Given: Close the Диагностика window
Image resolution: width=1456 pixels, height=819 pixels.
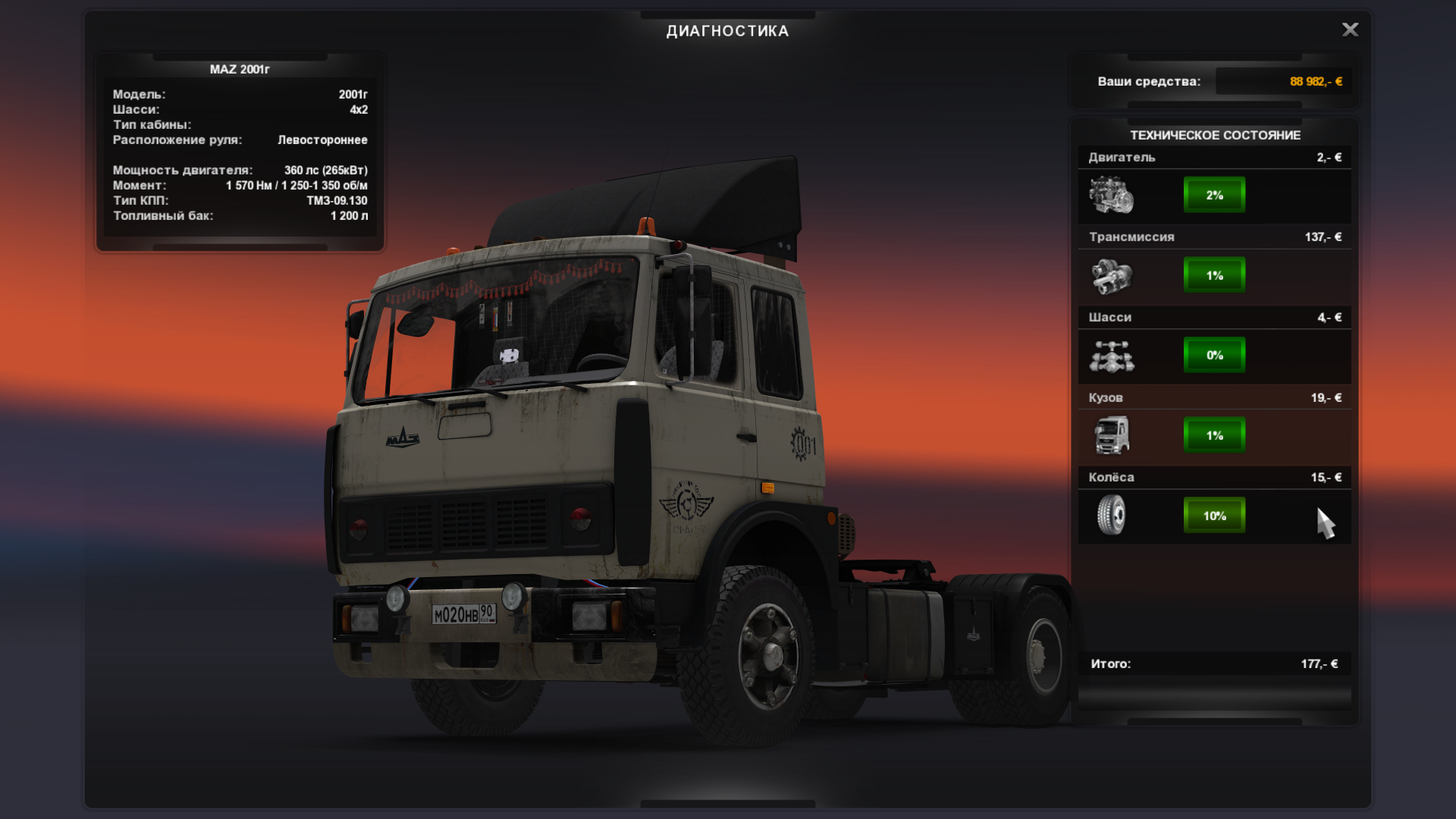Looking at the screenshot, I should (1350, 30).
